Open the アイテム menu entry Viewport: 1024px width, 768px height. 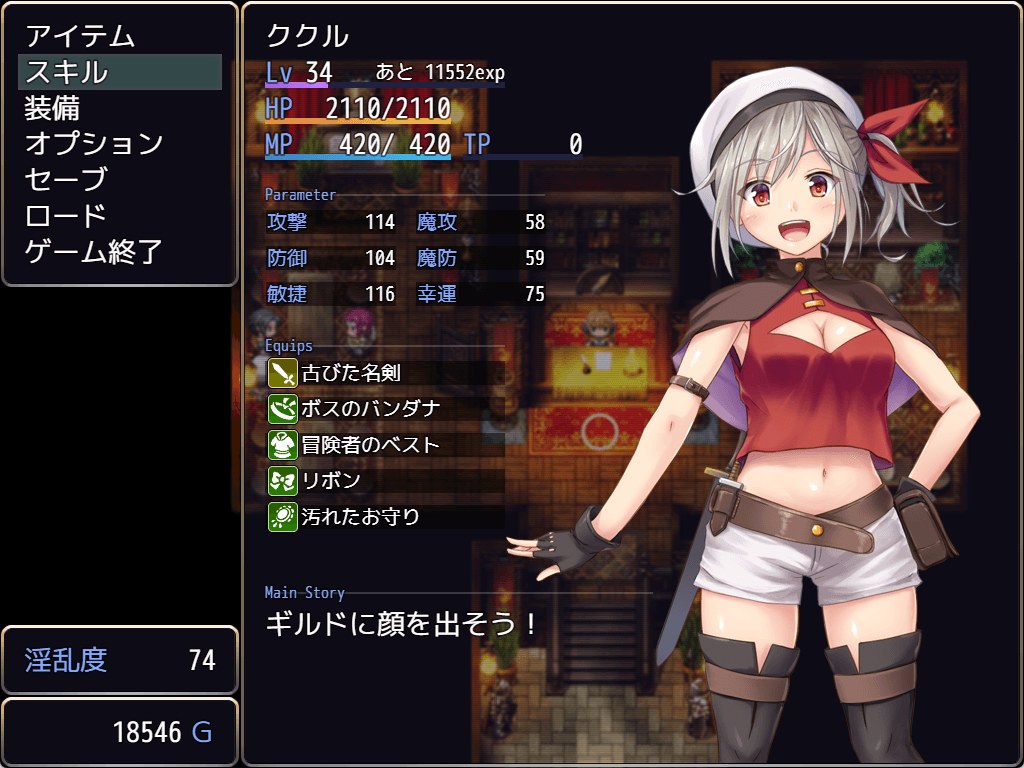[80, 36]
